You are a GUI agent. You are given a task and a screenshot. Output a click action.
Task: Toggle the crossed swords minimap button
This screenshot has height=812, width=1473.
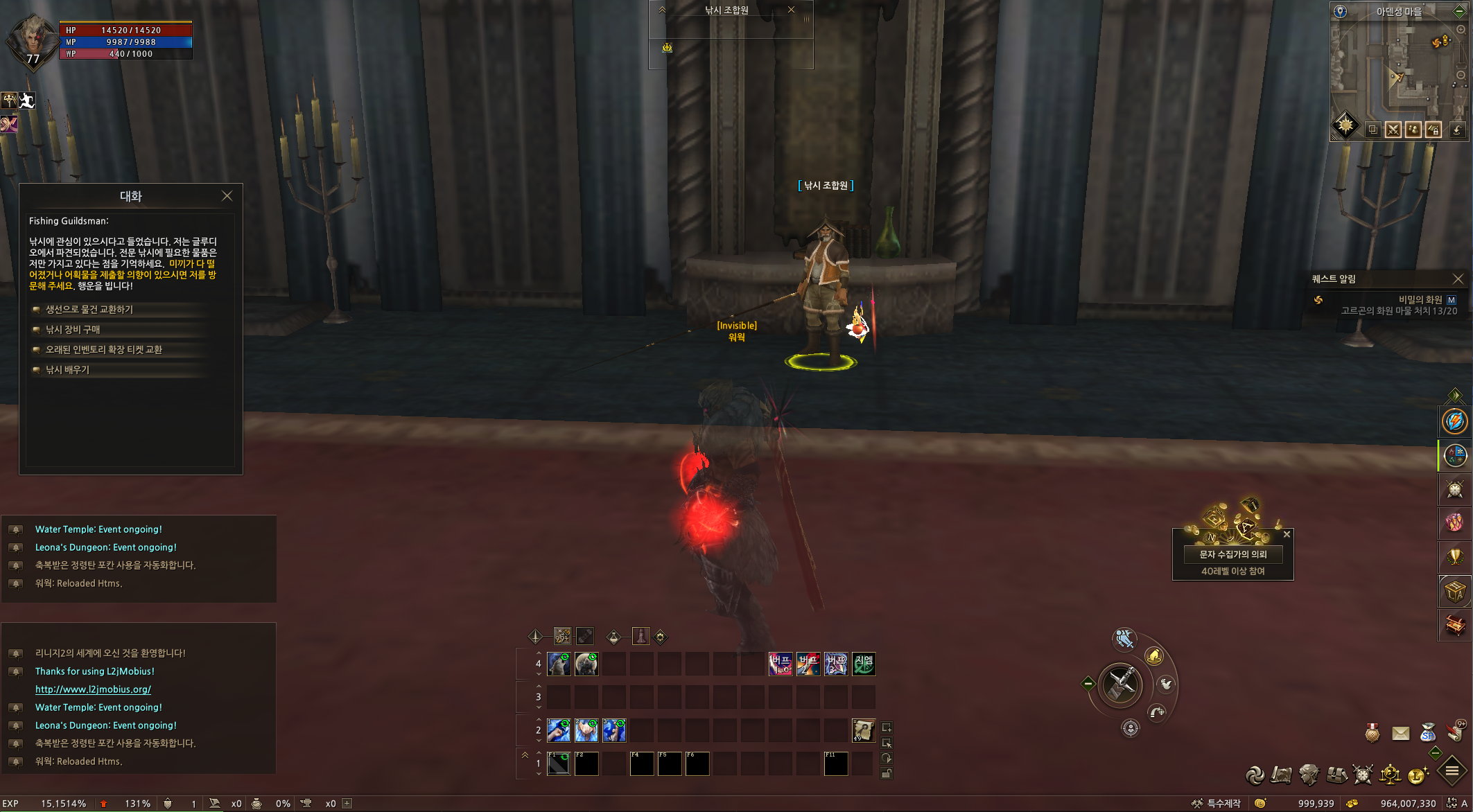click(x=1393, y=130)
